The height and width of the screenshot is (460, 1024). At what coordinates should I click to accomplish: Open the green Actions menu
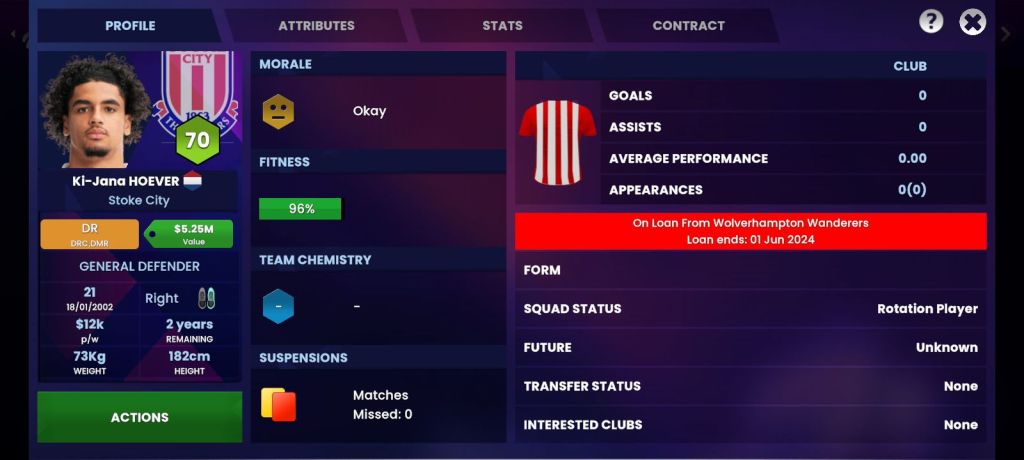[140, 417]
